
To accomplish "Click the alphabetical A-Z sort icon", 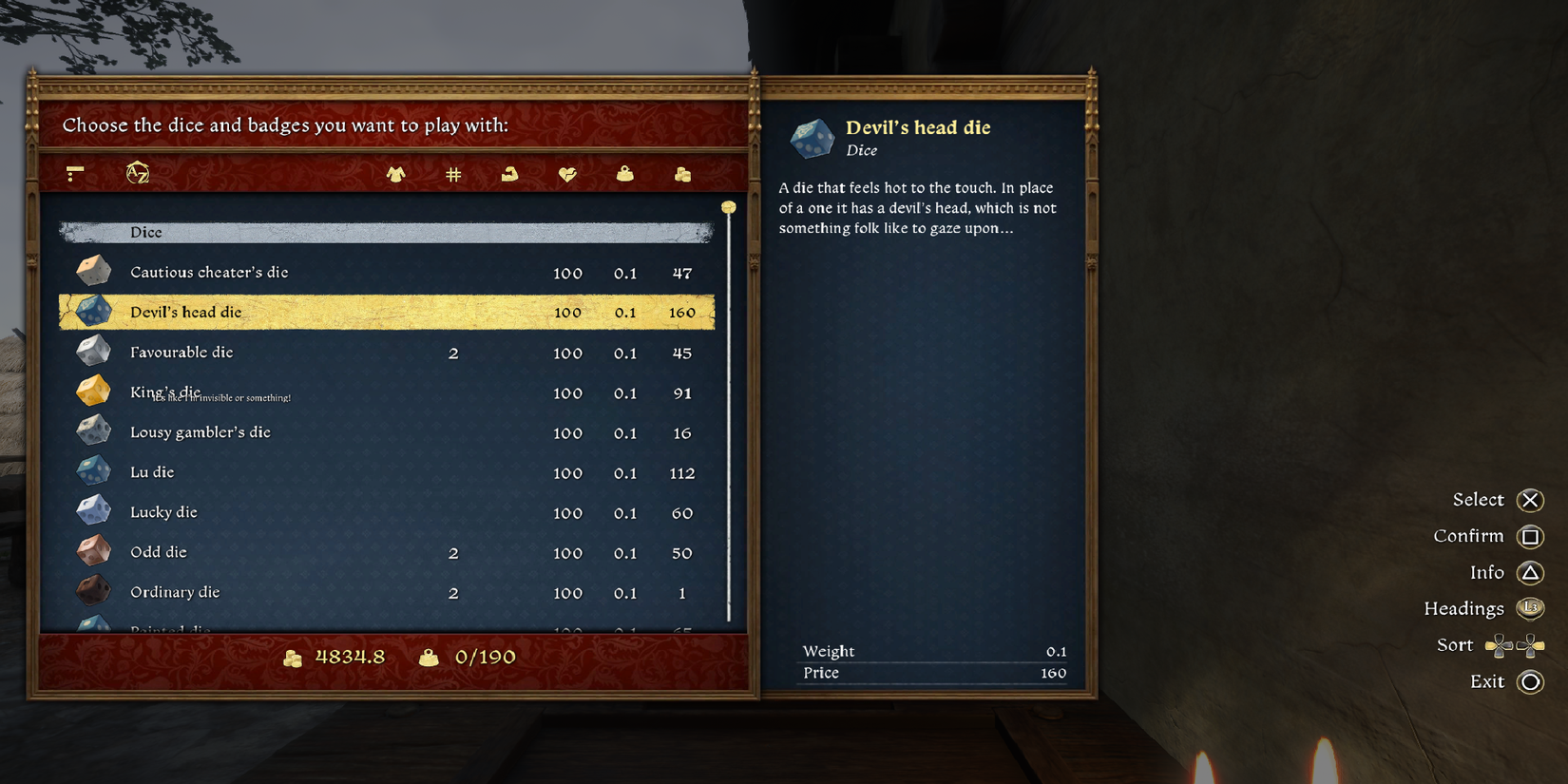I will coord(136,174).
